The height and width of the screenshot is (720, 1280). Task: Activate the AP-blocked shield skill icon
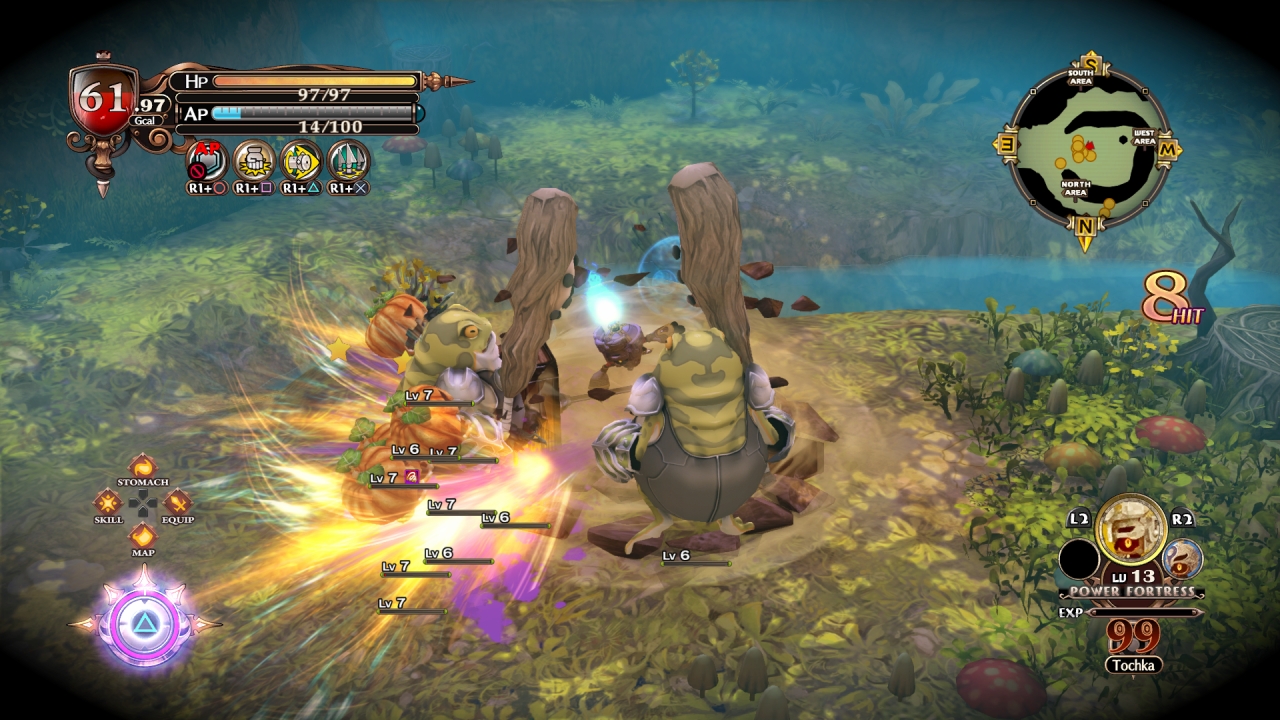click(x=207, y=161)
